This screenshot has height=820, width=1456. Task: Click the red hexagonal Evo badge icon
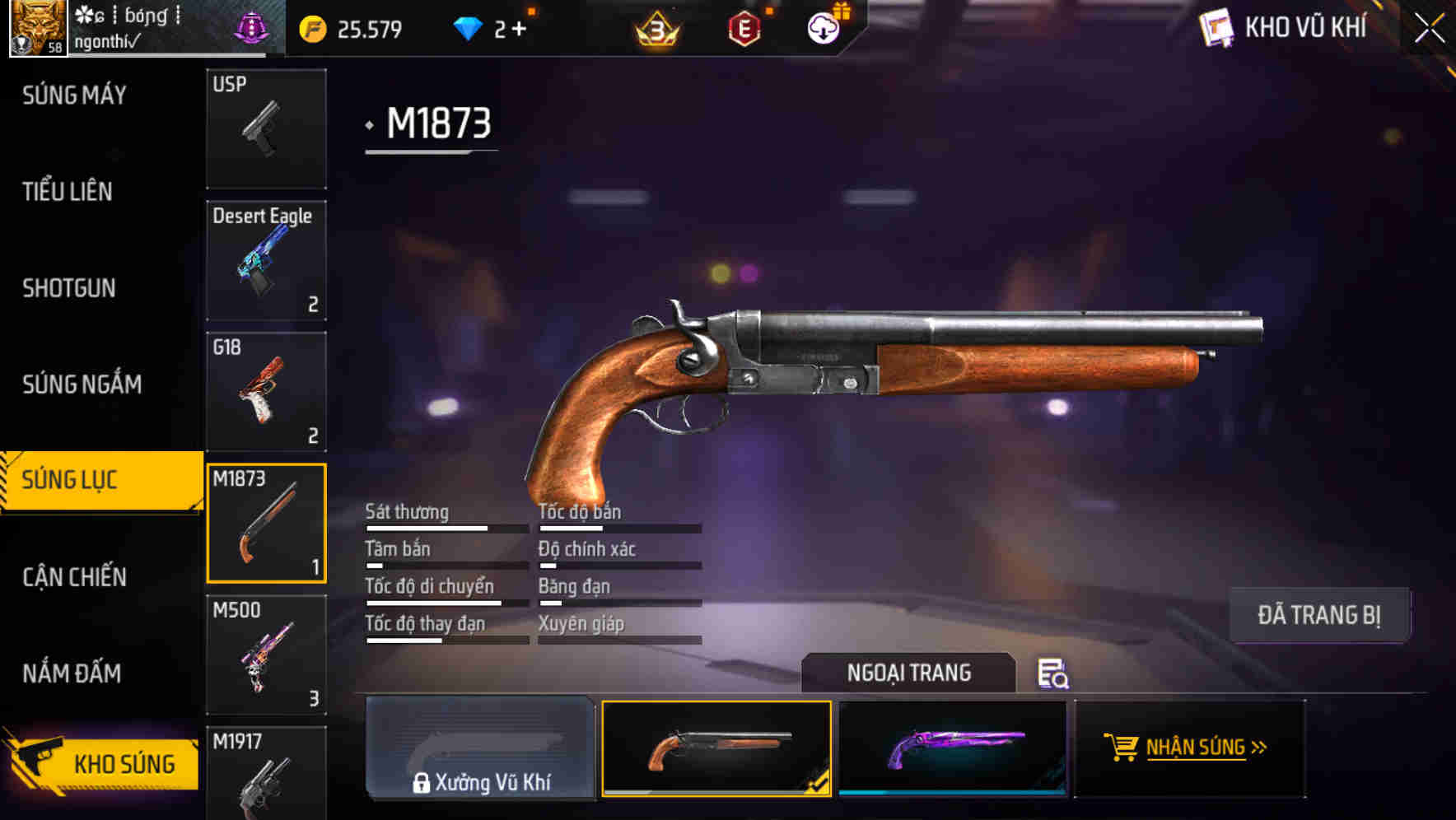(x=744, y=28)
